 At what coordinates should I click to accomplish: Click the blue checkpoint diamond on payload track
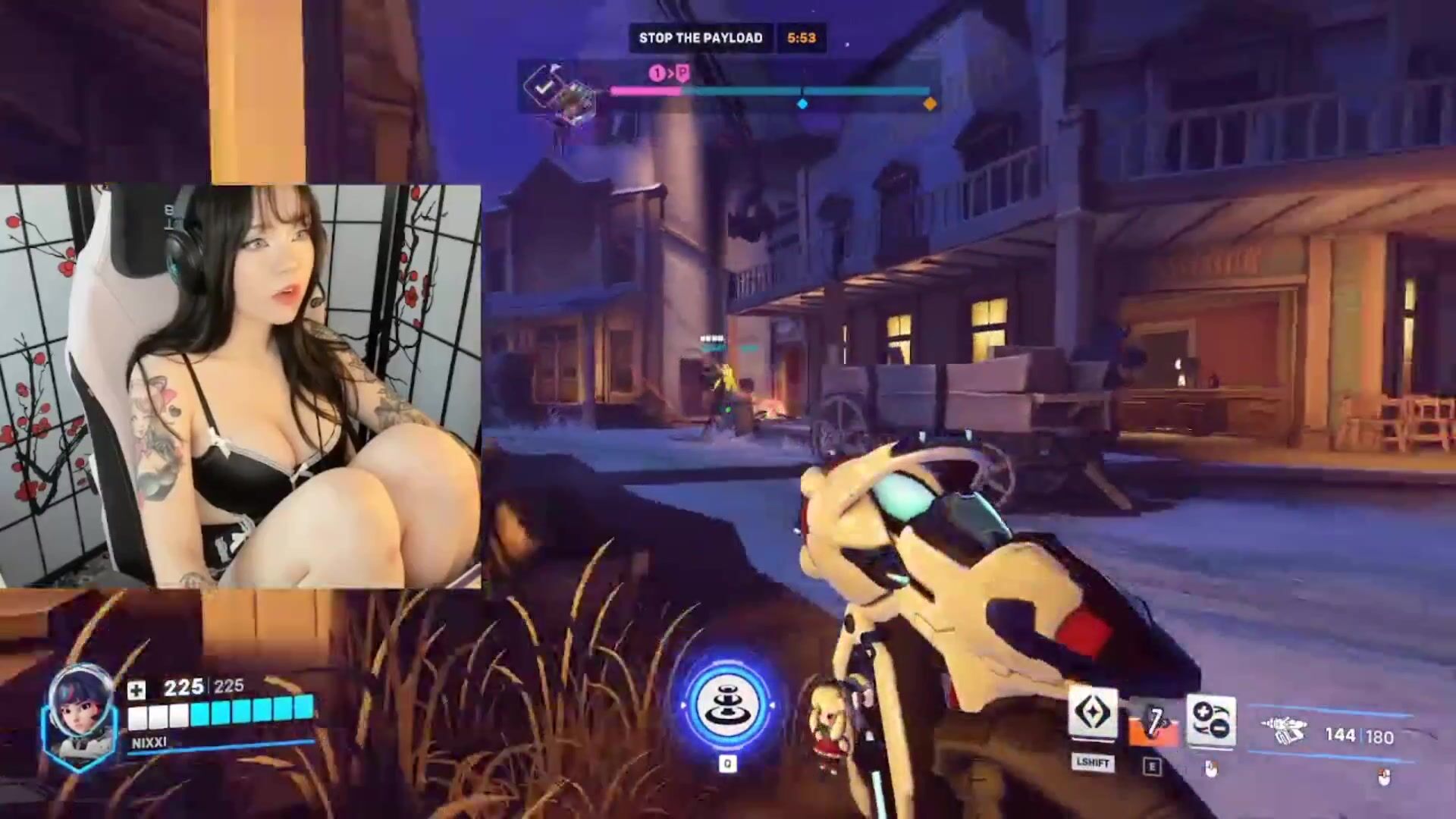tap(802, 104)
